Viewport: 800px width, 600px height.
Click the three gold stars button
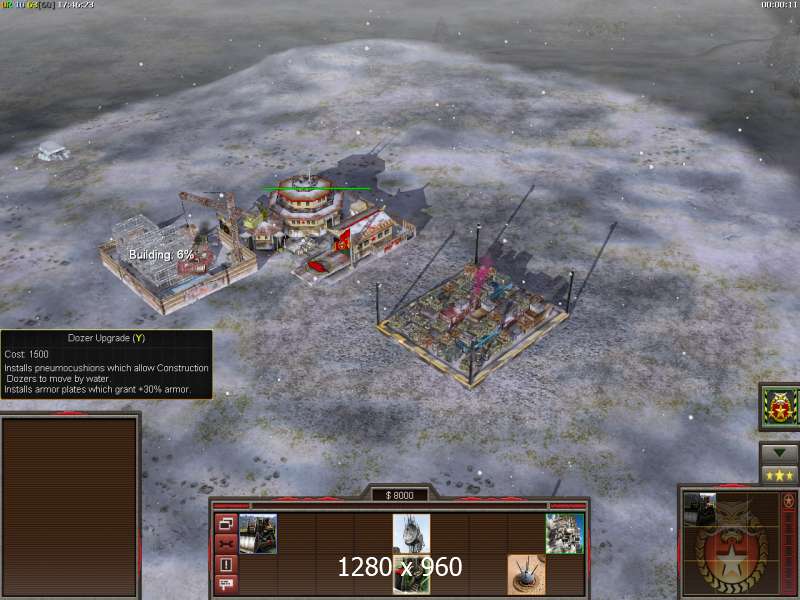(778, 474)
